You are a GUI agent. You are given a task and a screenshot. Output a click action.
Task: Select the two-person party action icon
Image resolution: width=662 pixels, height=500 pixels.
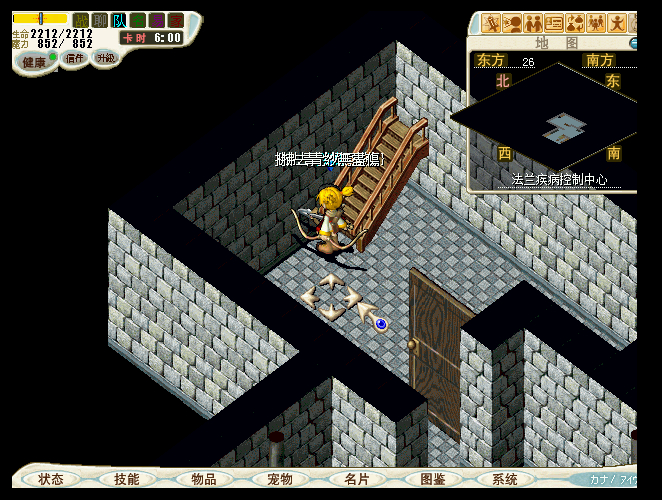(x=534, y=23)
